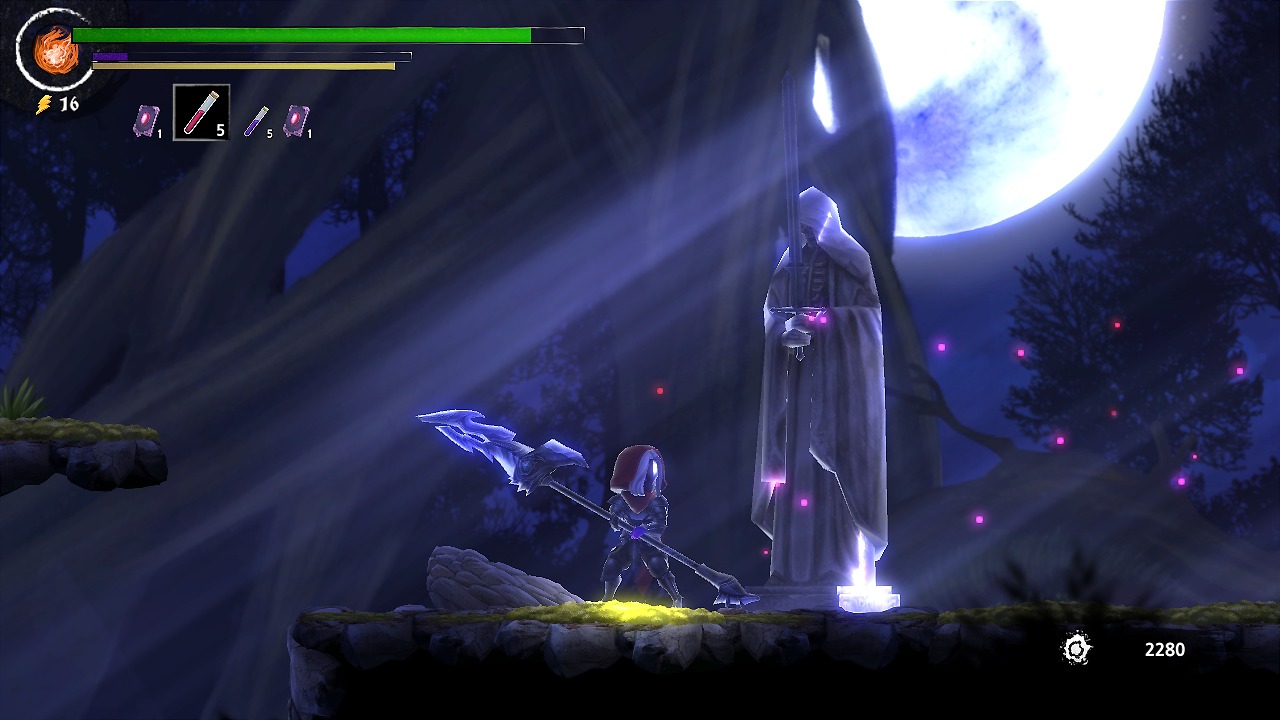Select the highlighted red potion in the hotbar
1280x720 pixels.
pyautogui.click(x=200, y=110)
